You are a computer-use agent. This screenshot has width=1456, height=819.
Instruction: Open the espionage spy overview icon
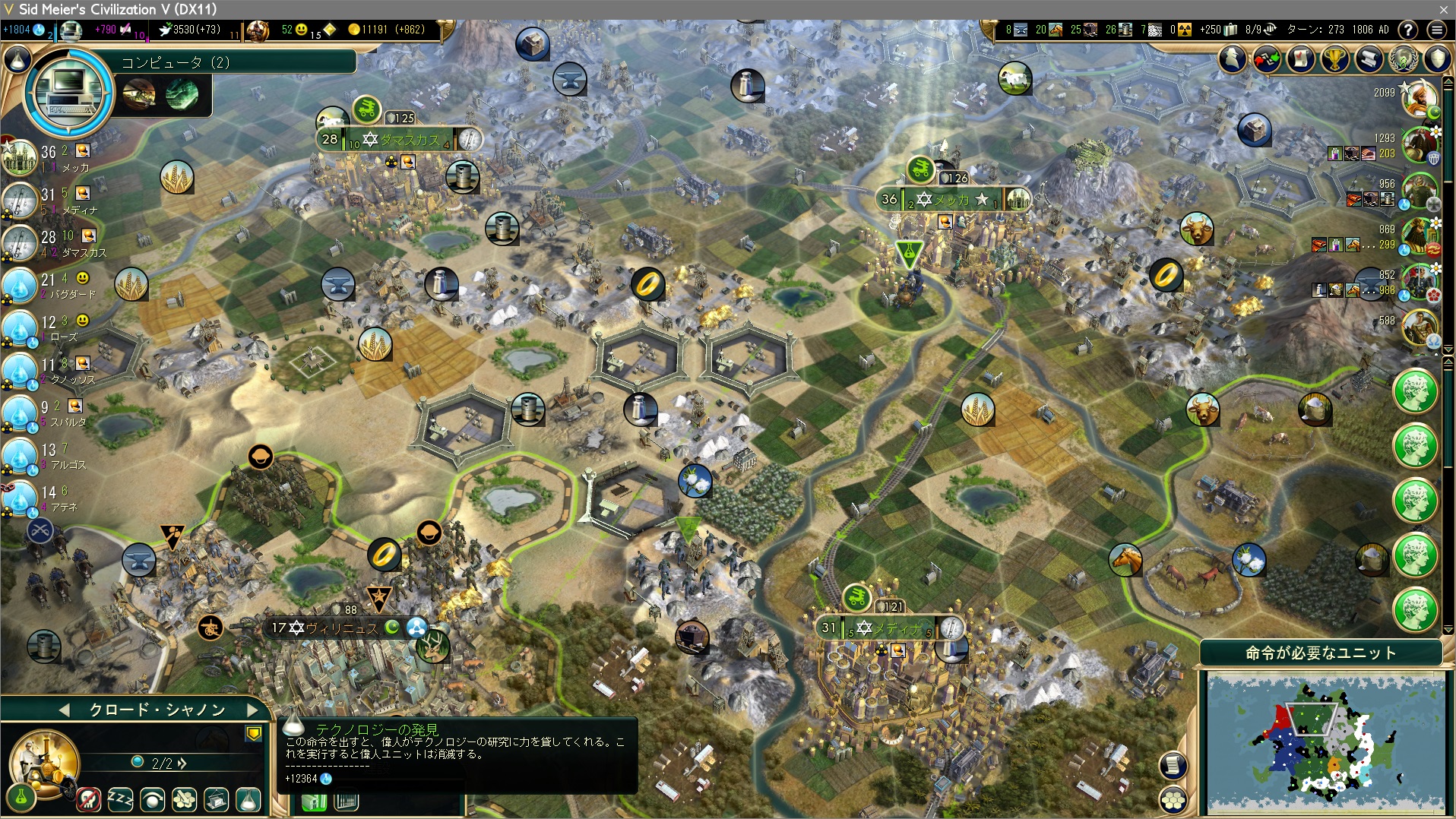(1233, 59)
